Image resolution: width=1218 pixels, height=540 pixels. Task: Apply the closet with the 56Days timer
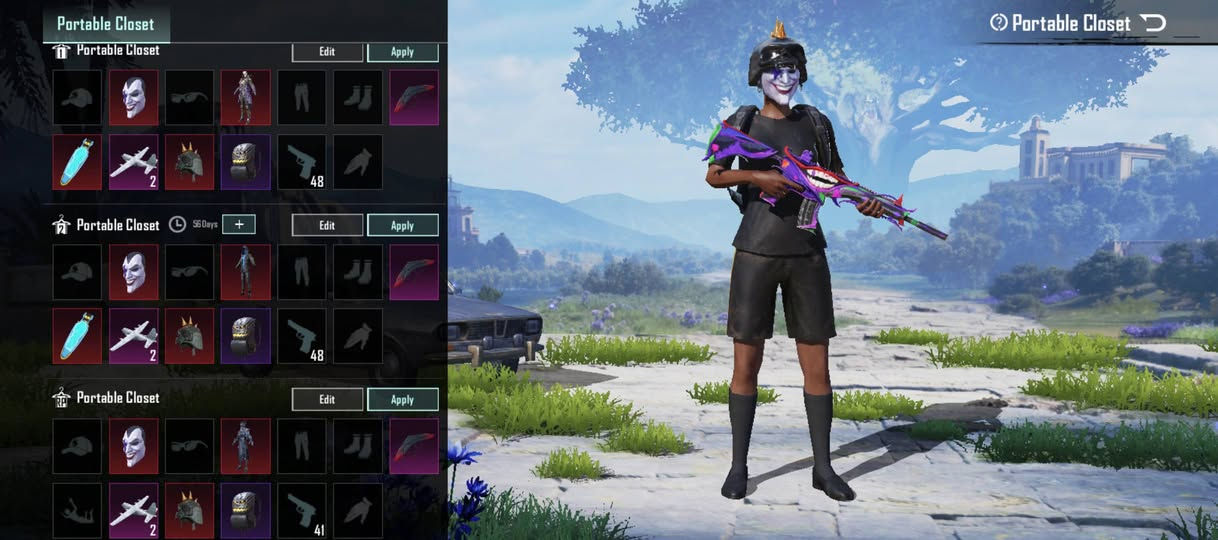coord(402,226)
